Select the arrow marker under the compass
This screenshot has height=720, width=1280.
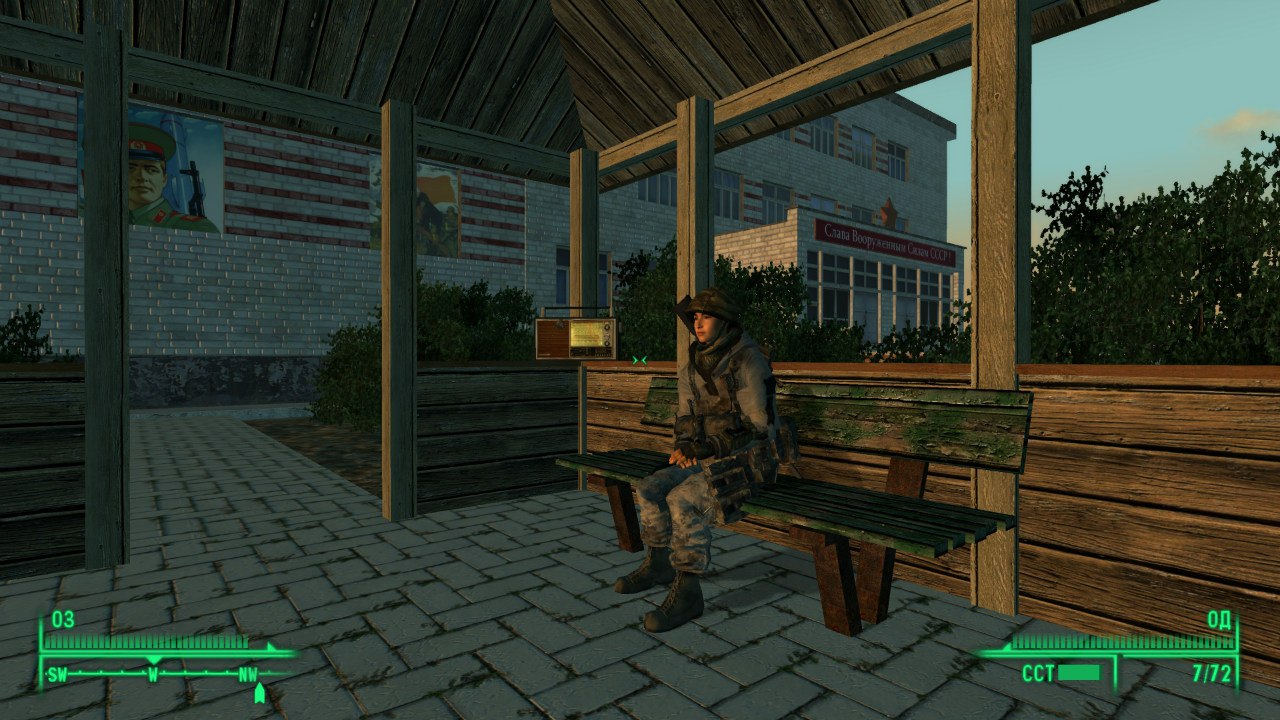[x=260, y=692]
